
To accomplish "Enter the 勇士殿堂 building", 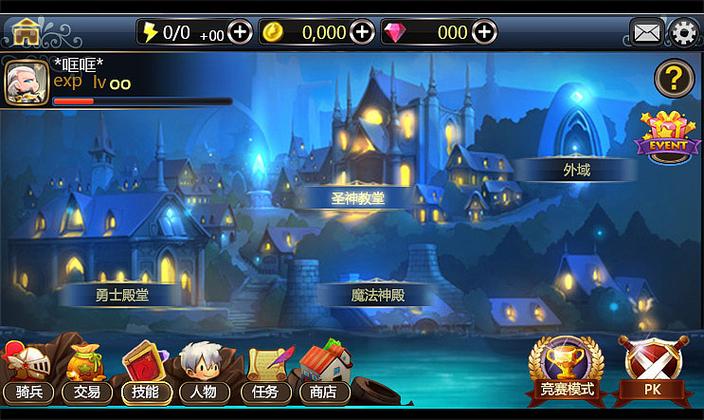I will 124,294.
